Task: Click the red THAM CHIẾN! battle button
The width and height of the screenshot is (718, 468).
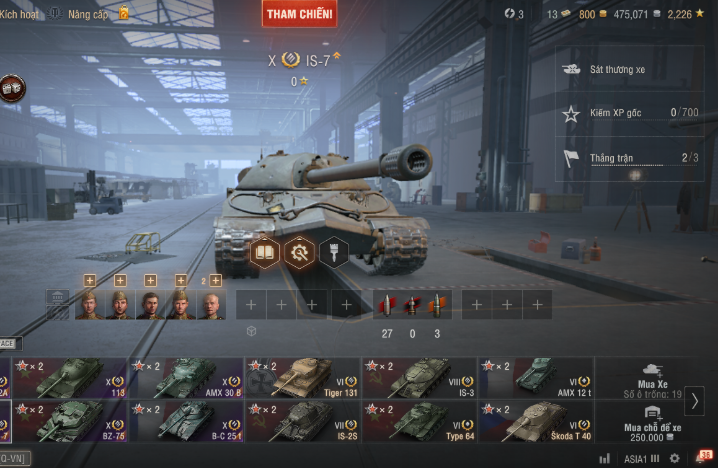Action: click(x=299, y=13)
